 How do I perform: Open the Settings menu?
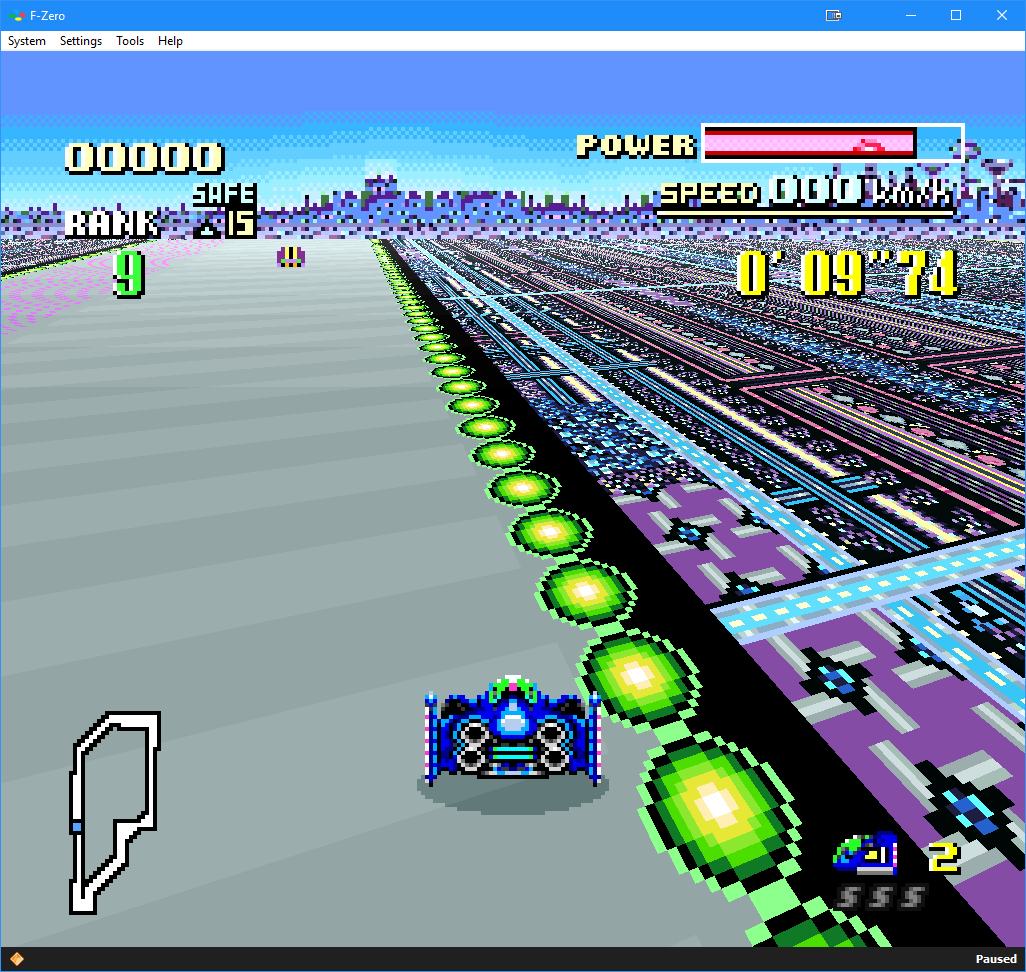pos(81,41)
